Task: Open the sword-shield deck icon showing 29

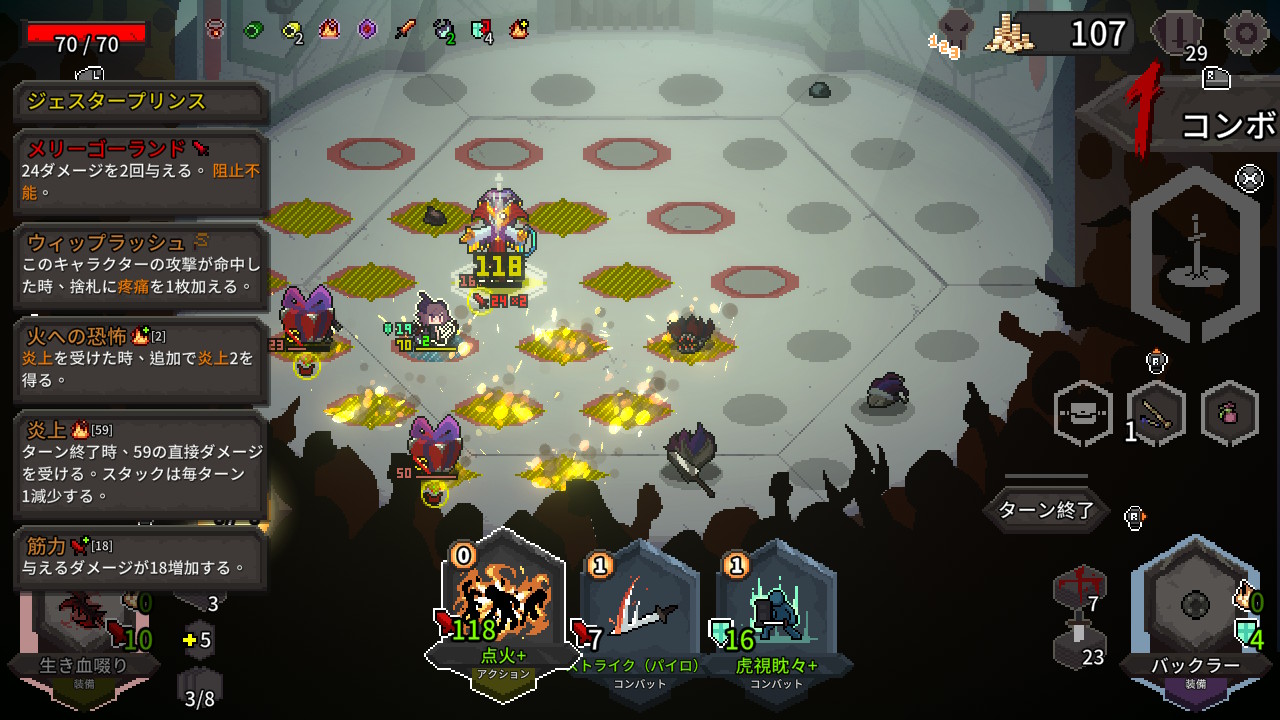Action: (1177, 33)
